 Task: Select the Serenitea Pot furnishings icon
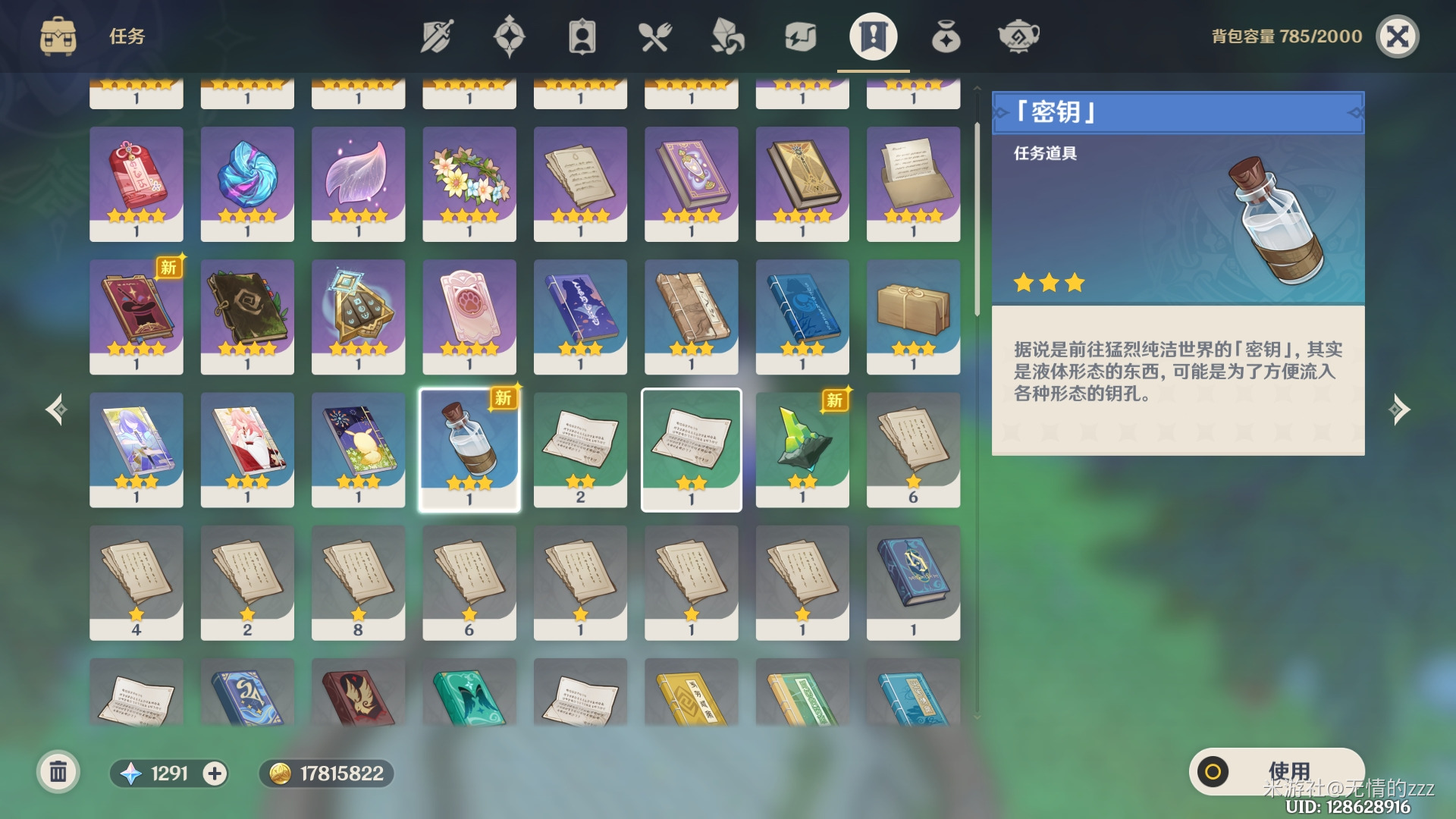pyautogui.click(x=1018, y=36)
